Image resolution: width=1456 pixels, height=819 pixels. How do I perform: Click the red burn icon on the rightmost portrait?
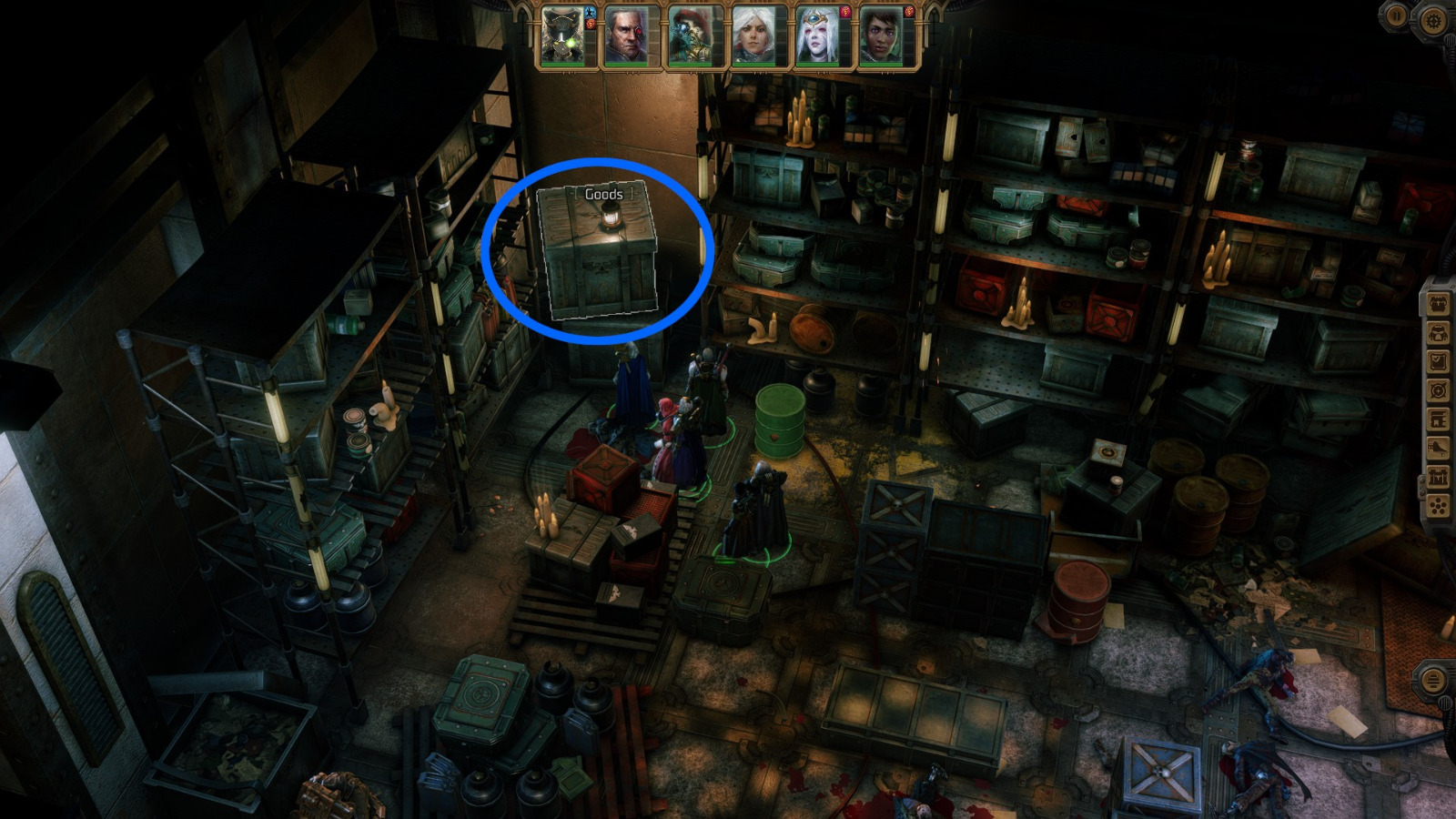coord(911,13)
